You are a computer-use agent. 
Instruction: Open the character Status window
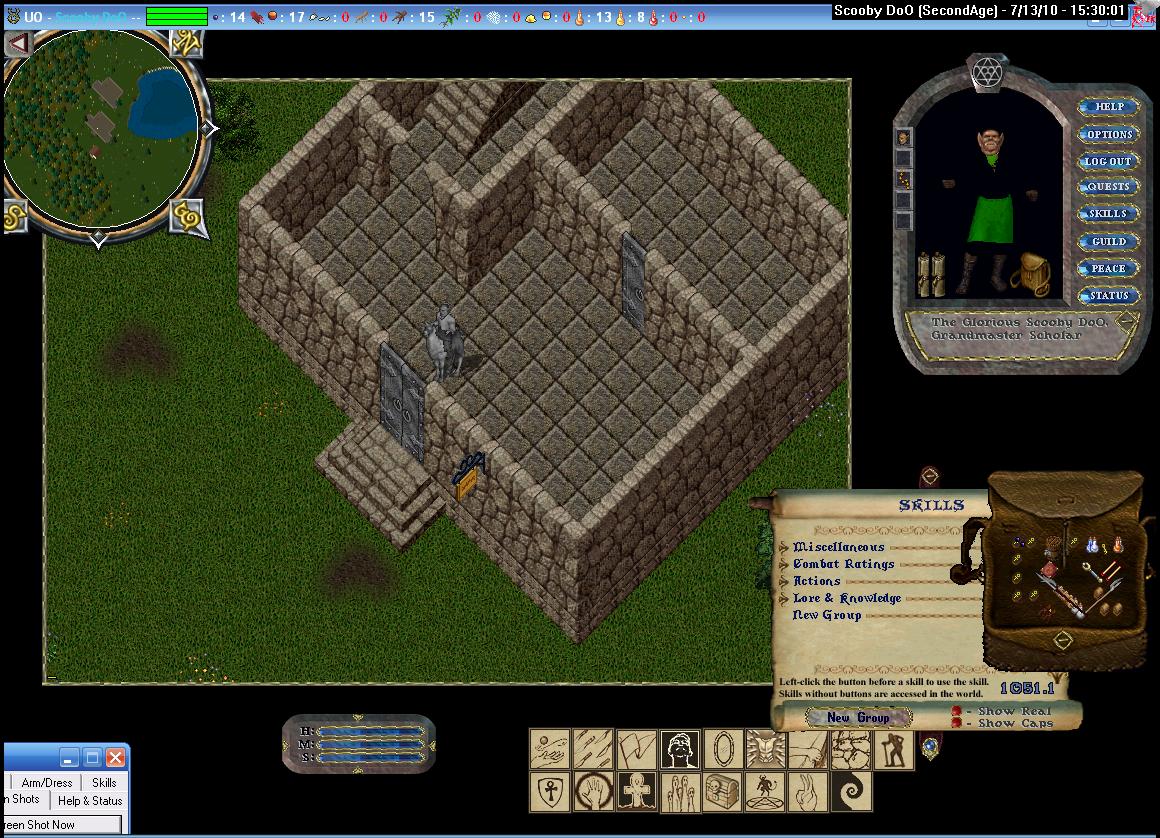point(1109,295)
